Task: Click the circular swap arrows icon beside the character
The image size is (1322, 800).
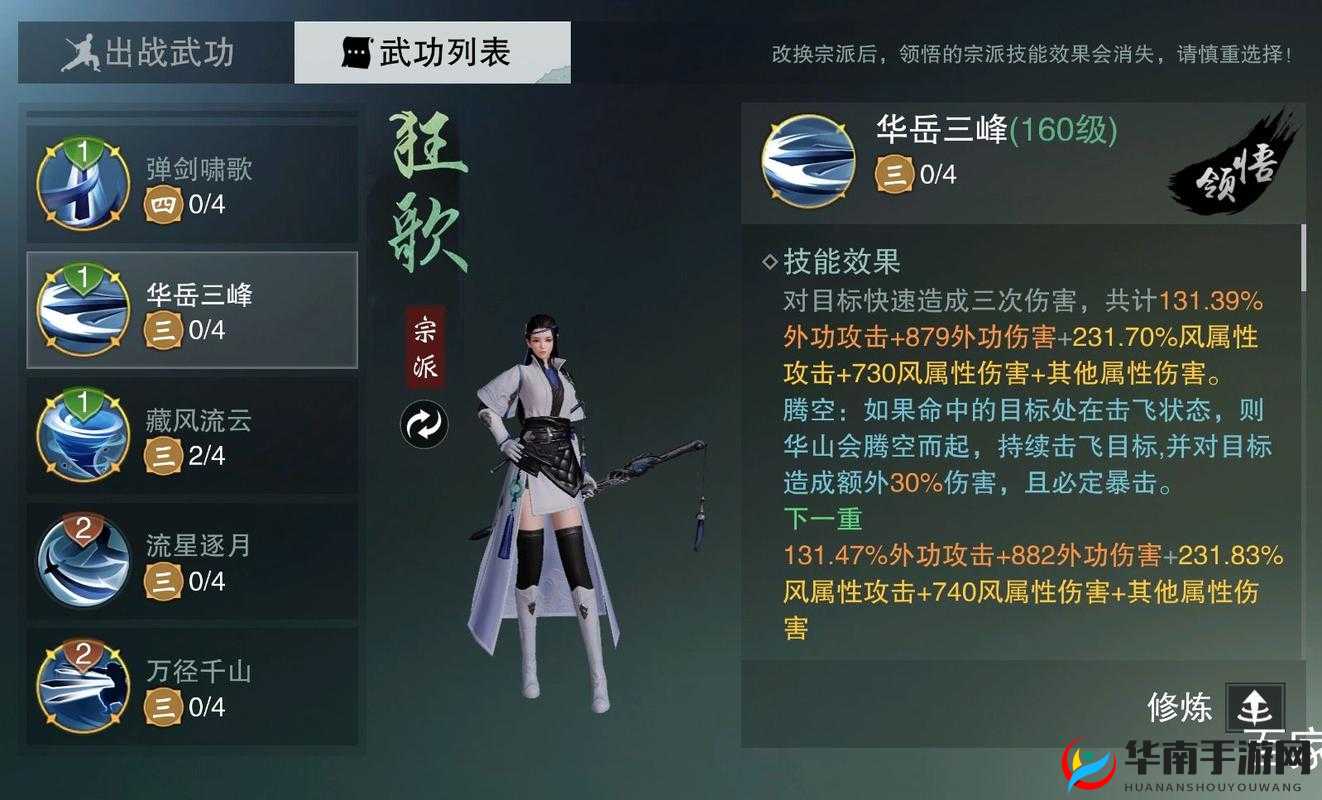Action: coord(423,423)
